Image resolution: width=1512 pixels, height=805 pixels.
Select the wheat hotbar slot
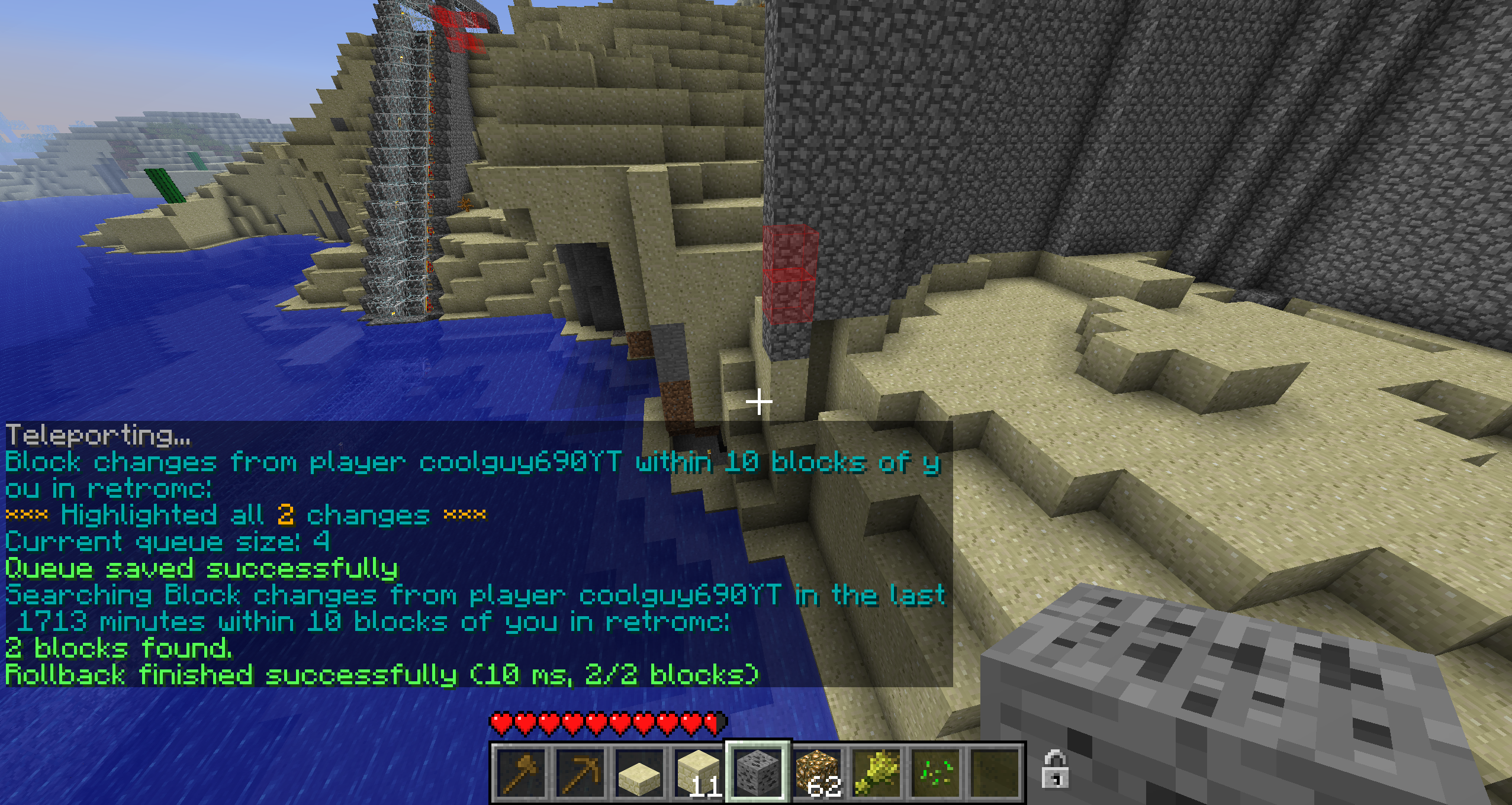click(x=876, y=772)
